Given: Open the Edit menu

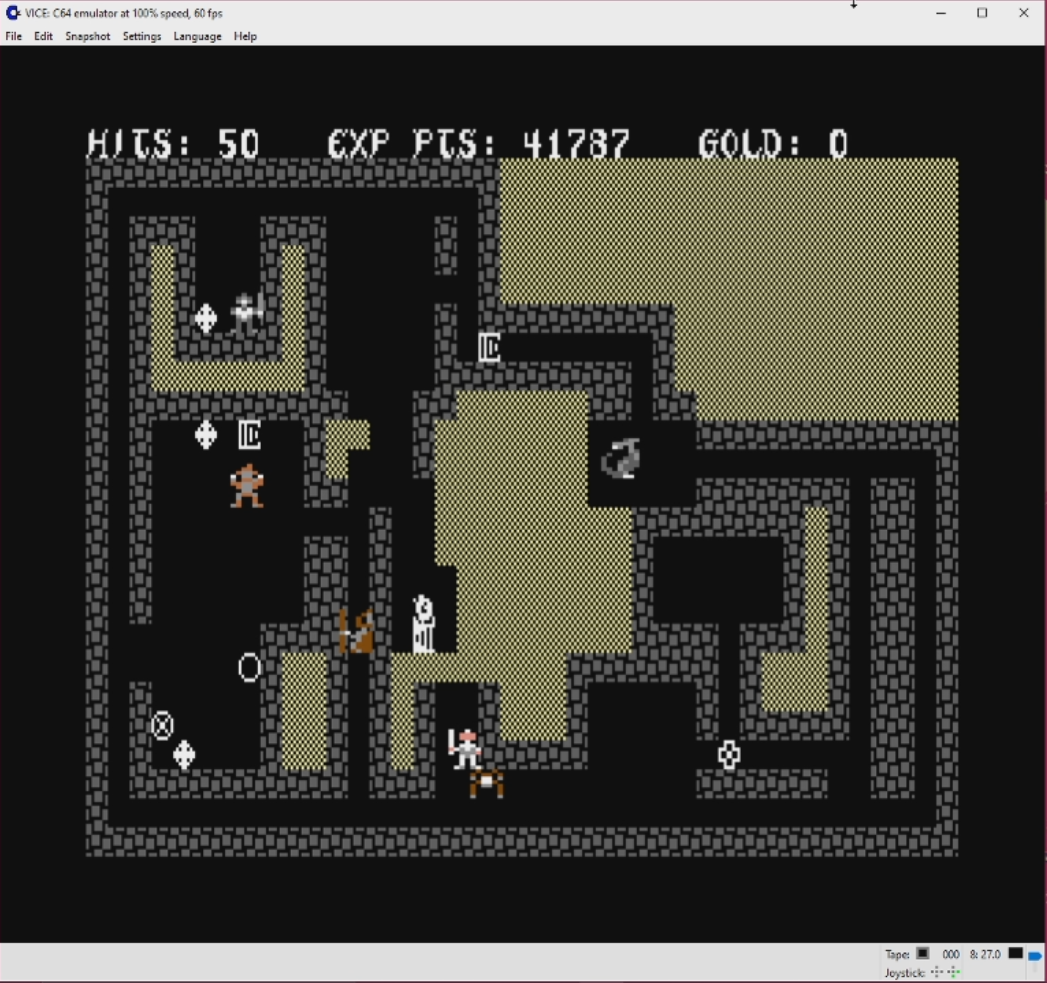Looking at the screenshot, I should pyautogui.click(x=43, y=36).
